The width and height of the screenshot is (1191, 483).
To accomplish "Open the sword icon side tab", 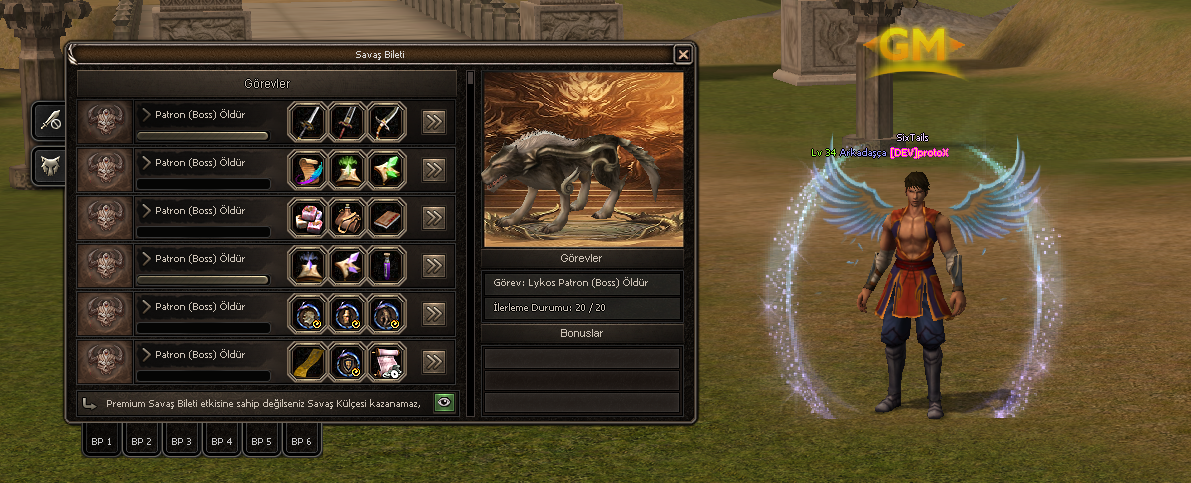I will 50,121.
